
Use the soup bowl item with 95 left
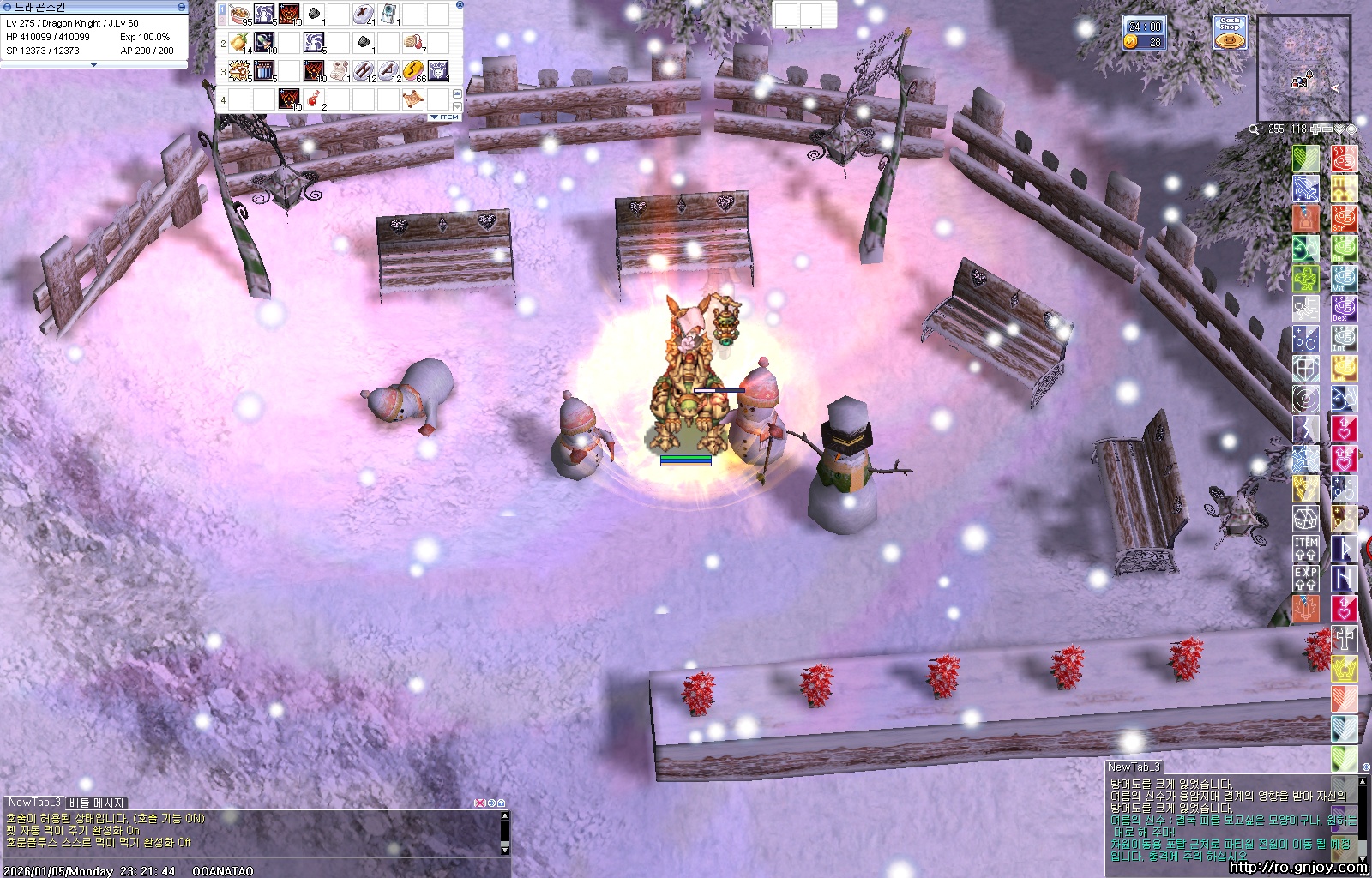pyautogui.click(x=239, y=15)
